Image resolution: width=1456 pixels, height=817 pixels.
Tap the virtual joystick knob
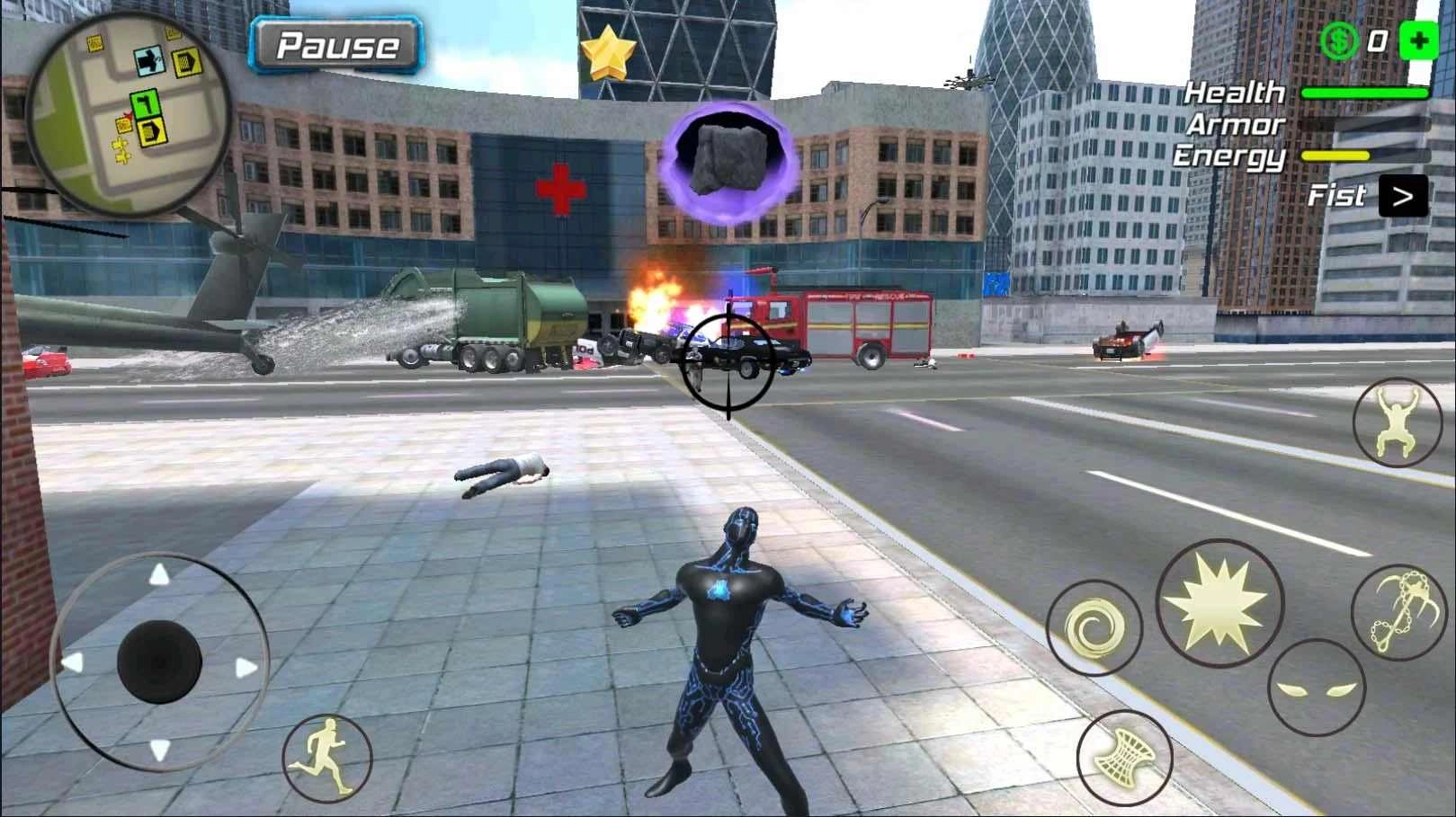point(158,659)
